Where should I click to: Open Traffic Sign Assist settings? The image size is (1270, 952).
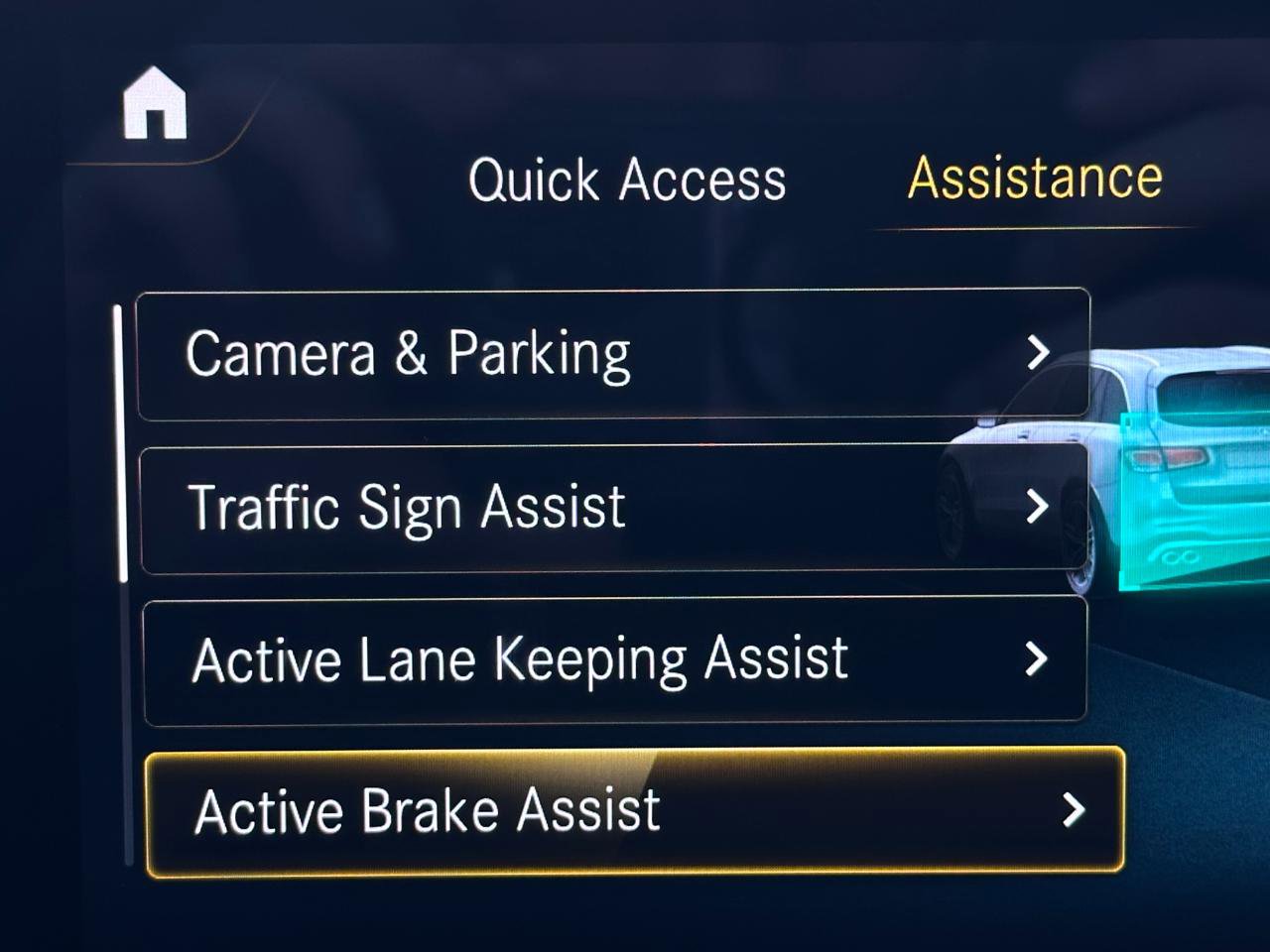[x=614, y=508]
